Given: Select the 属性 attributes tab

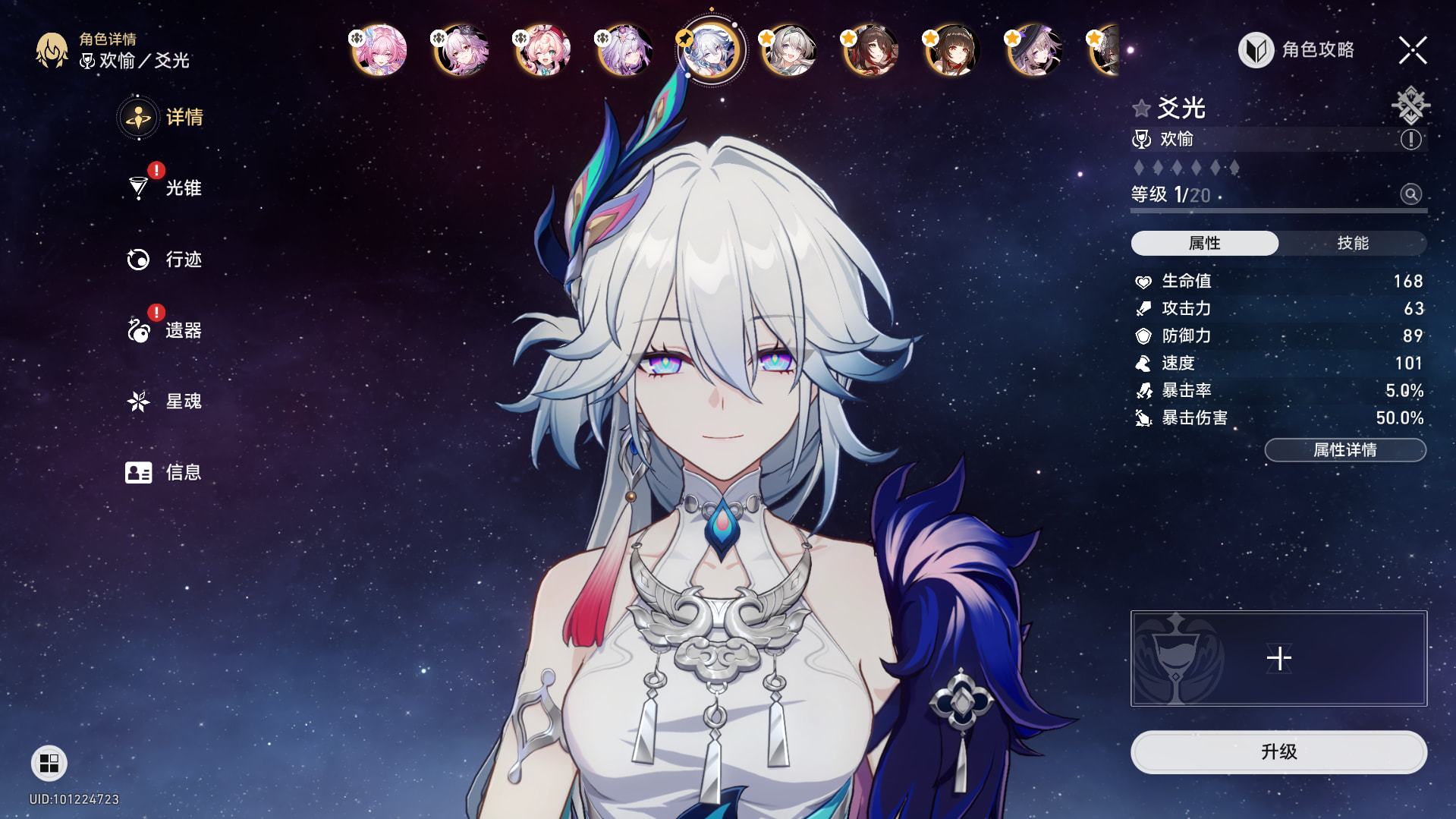Looking at the screenshot, I should 1204,244.
